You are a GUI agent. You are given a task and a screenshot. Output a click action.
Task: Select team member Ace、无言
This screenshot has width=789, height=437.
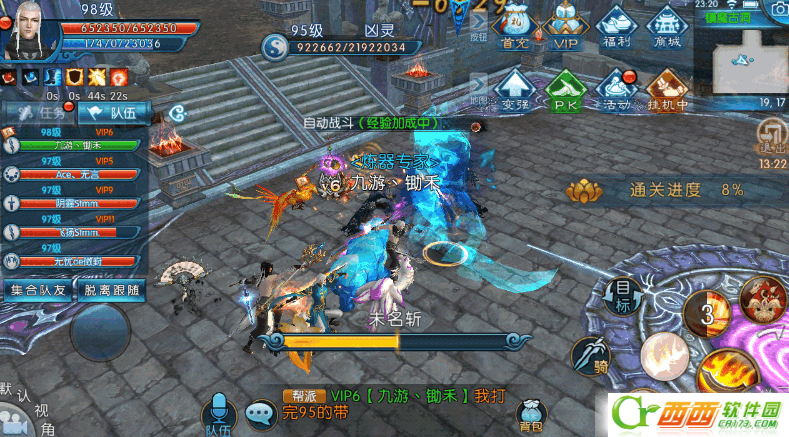pos(74,173)
